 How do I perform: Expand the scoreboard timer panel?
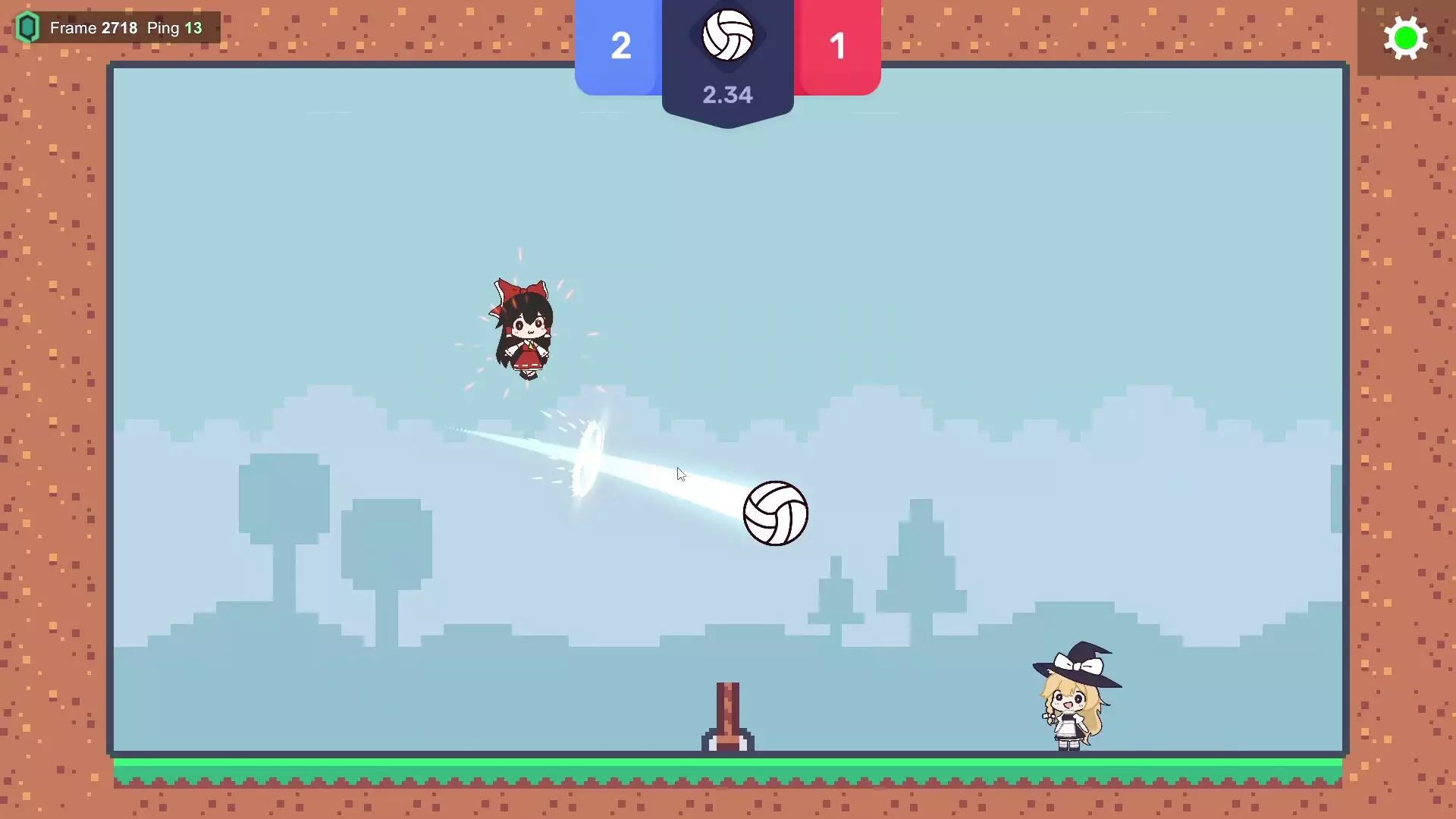click(x=728, y=95)
